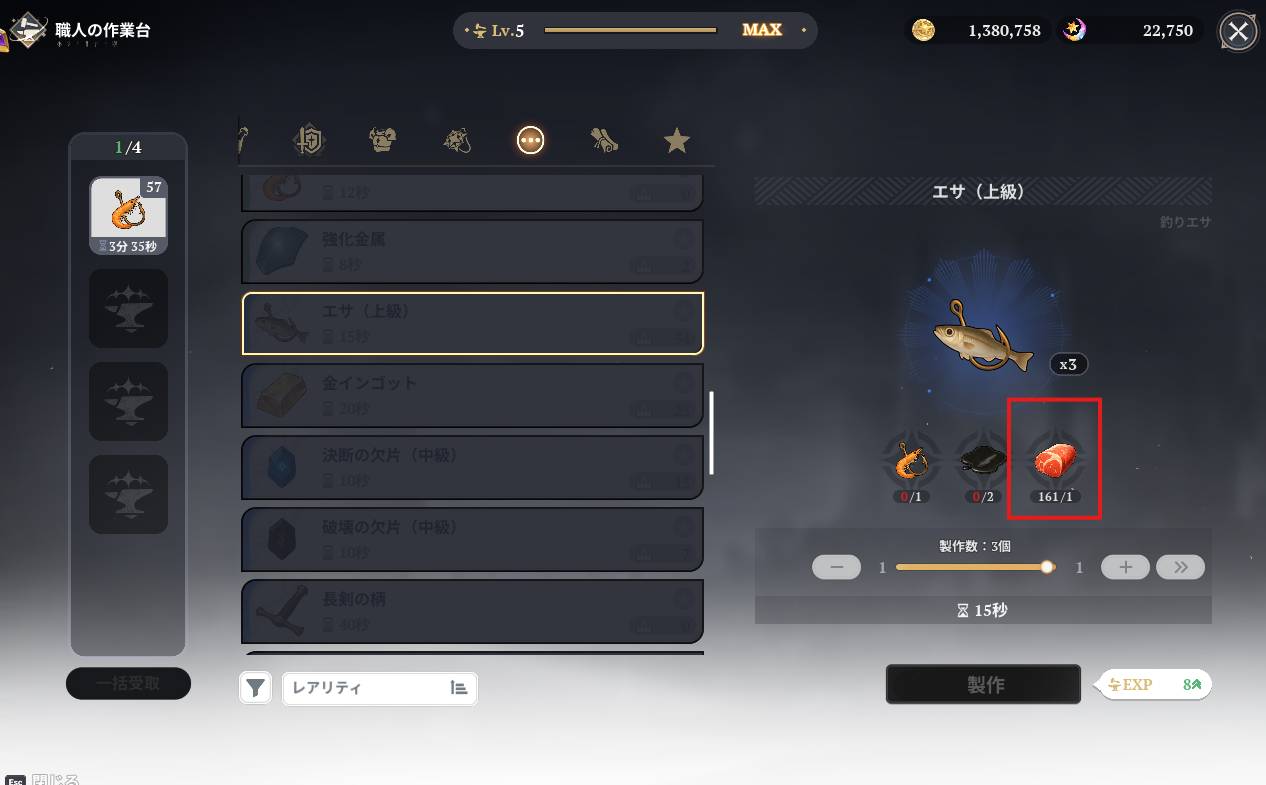
Task: Close the craftsman workbench window
Action: (x=1238, y=31)
